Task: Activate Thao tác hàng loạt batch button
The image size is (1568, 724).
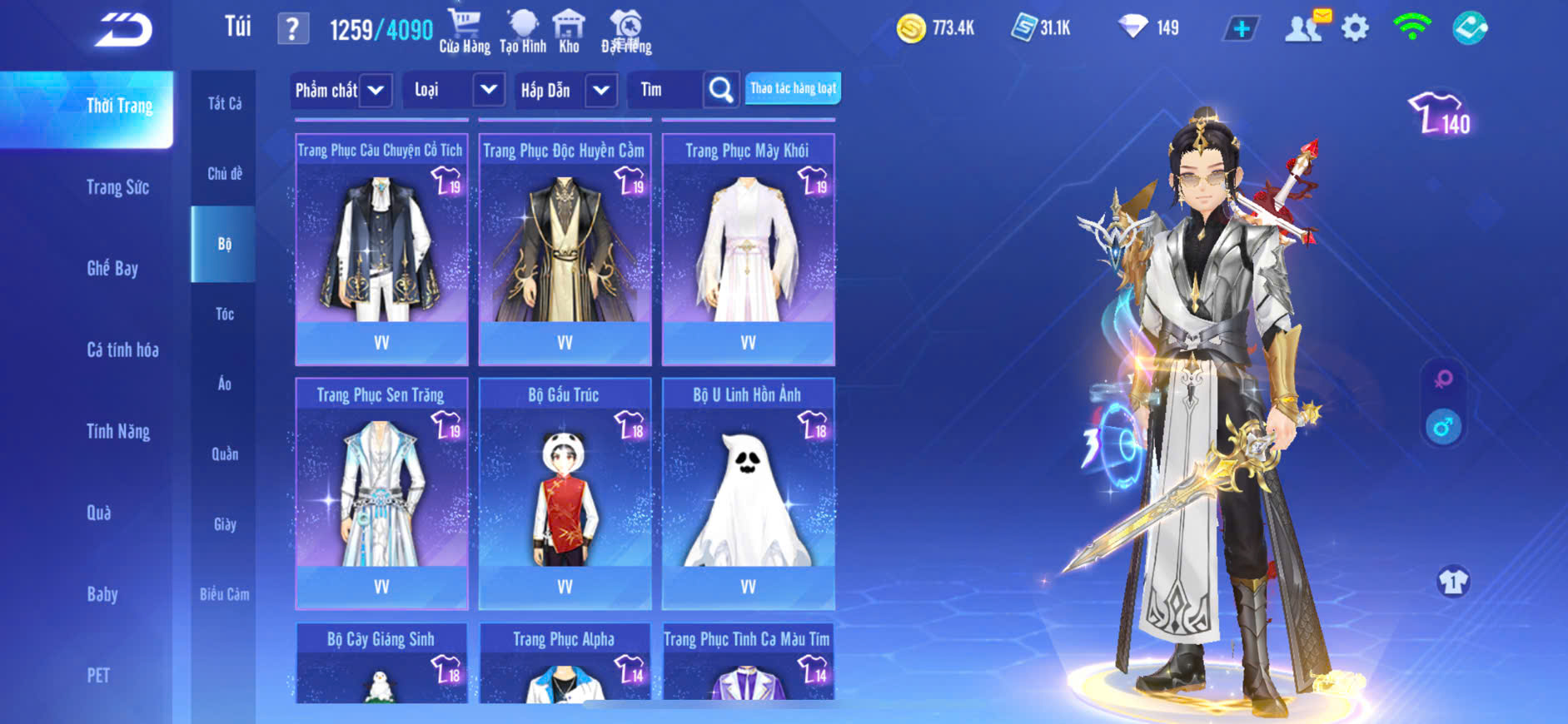Action: [x=793, y=88]
